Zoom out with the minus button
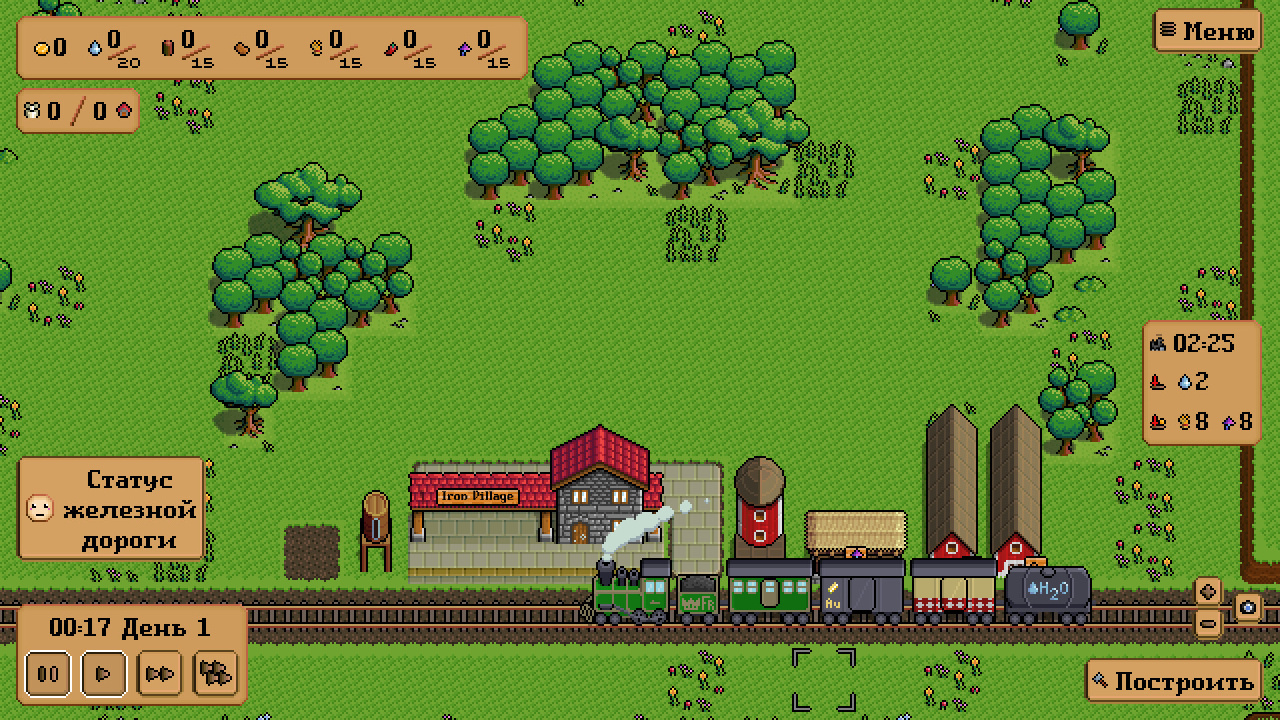Image resolution: width=1280 pixels, height=720 pixels. (x=1208, y=623)
